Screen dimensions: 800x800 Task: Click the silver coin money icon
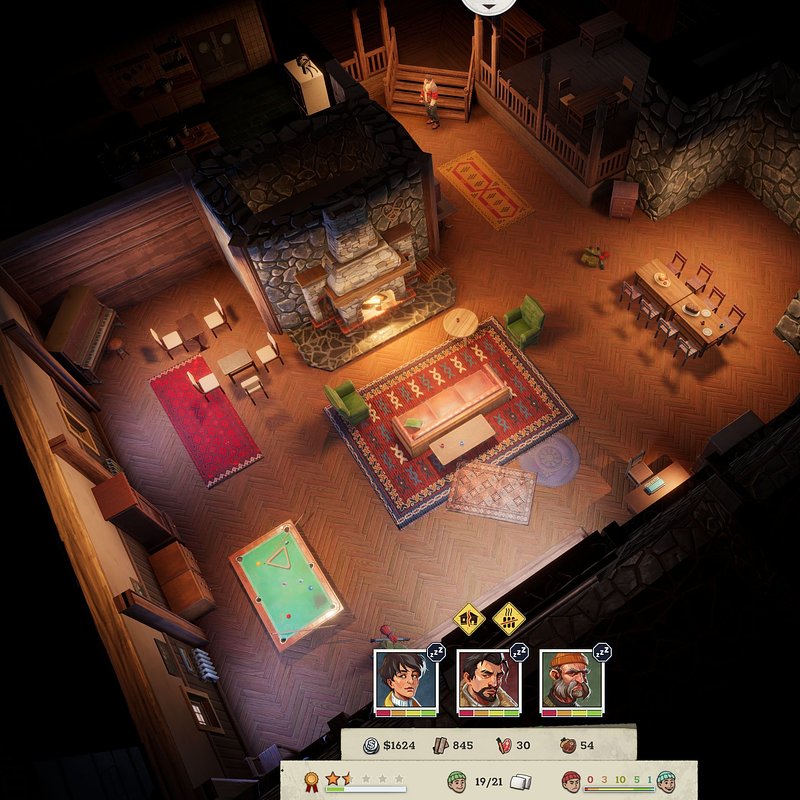[x=369, y=744]
